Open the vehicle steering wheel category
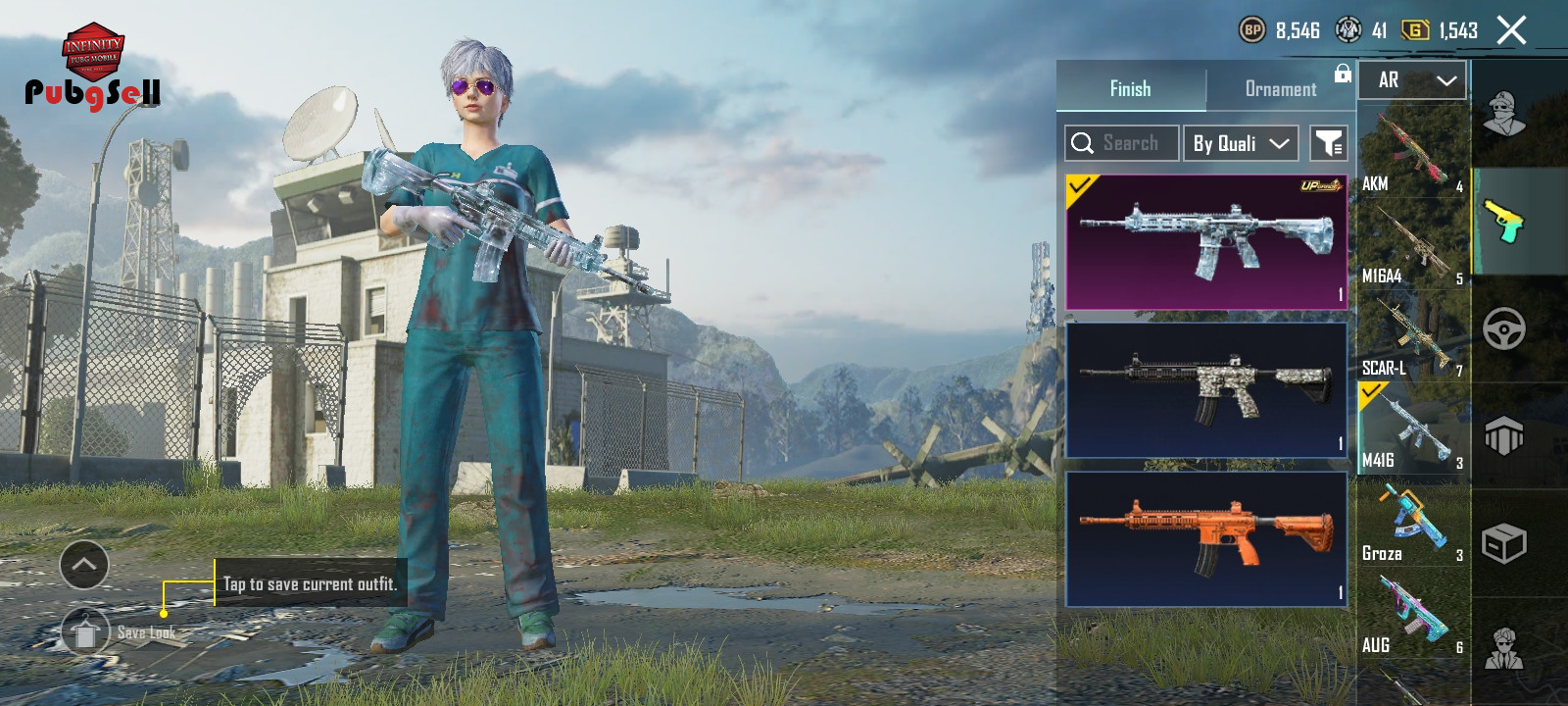 tap(1504, 329)
